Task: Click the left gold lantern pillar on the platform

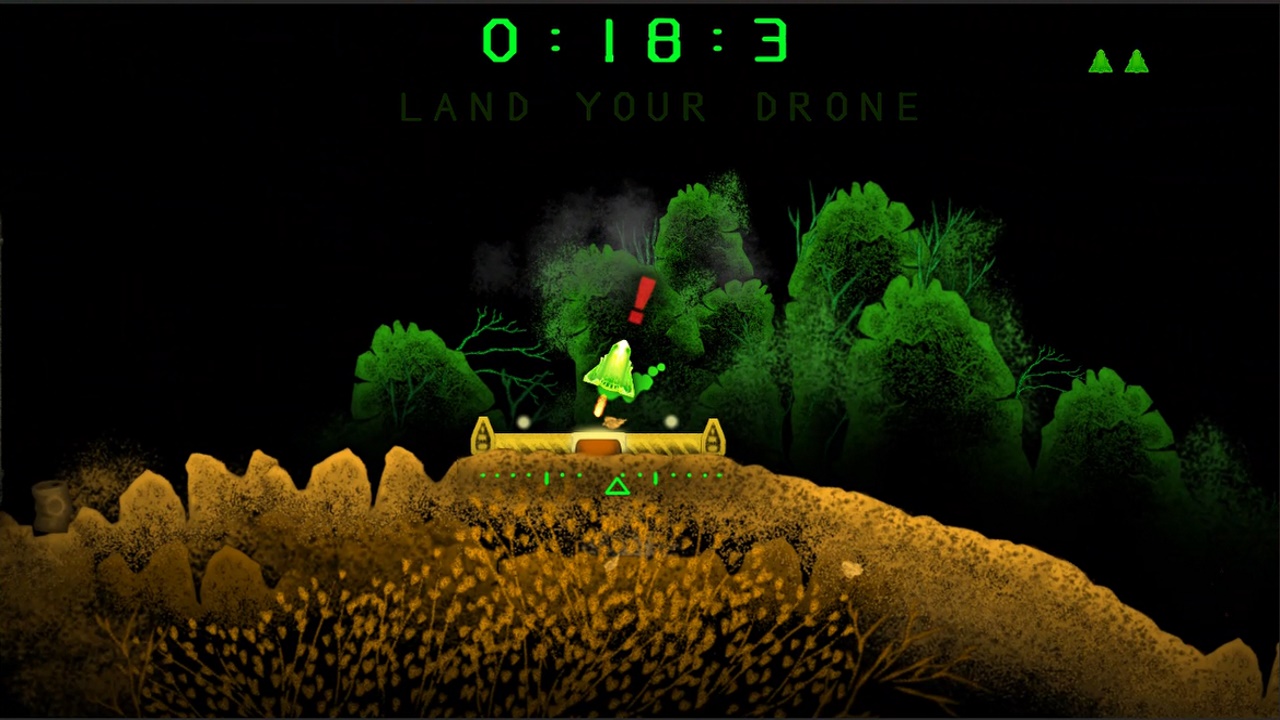Action: pos(484,435)
